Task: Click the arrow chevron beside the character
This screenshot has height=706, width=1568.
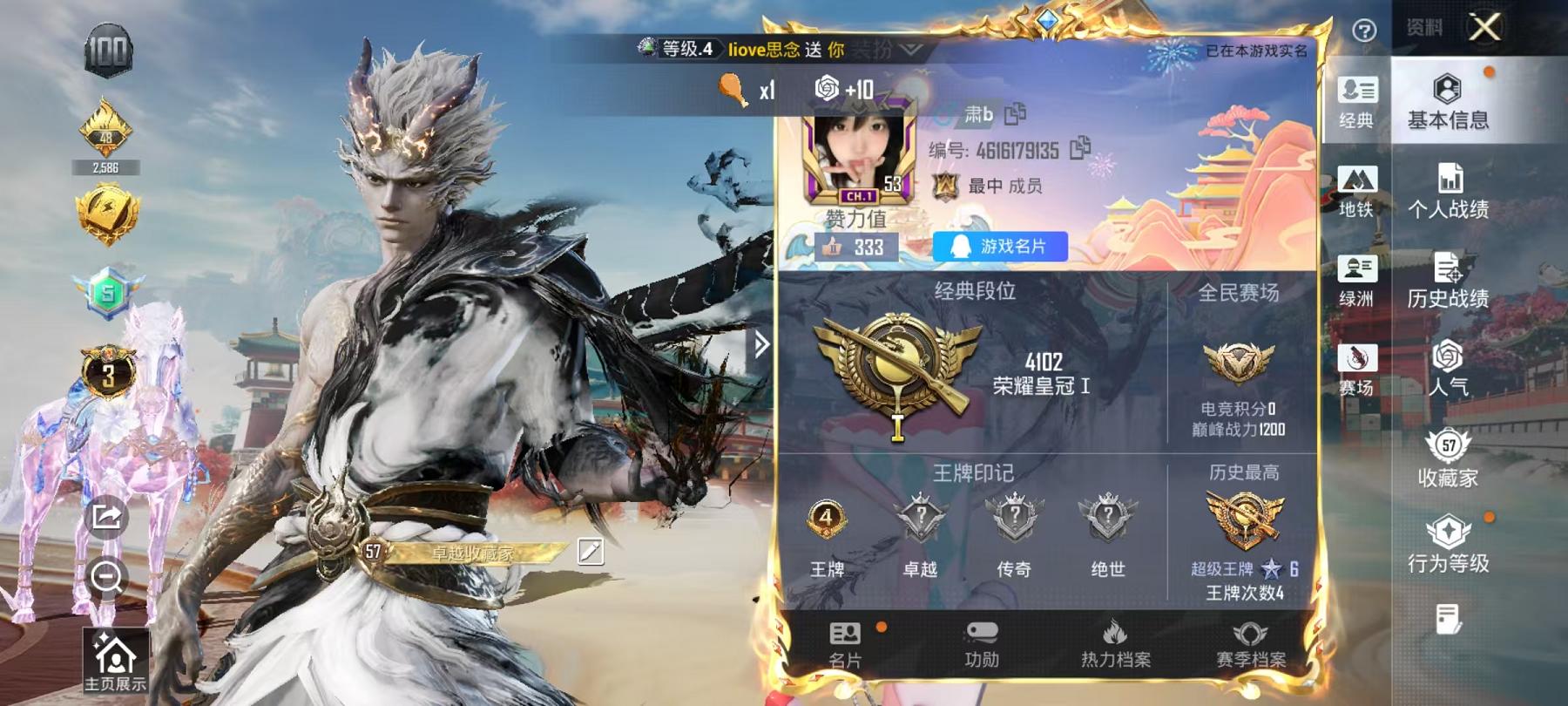Action: click(763, 344)
